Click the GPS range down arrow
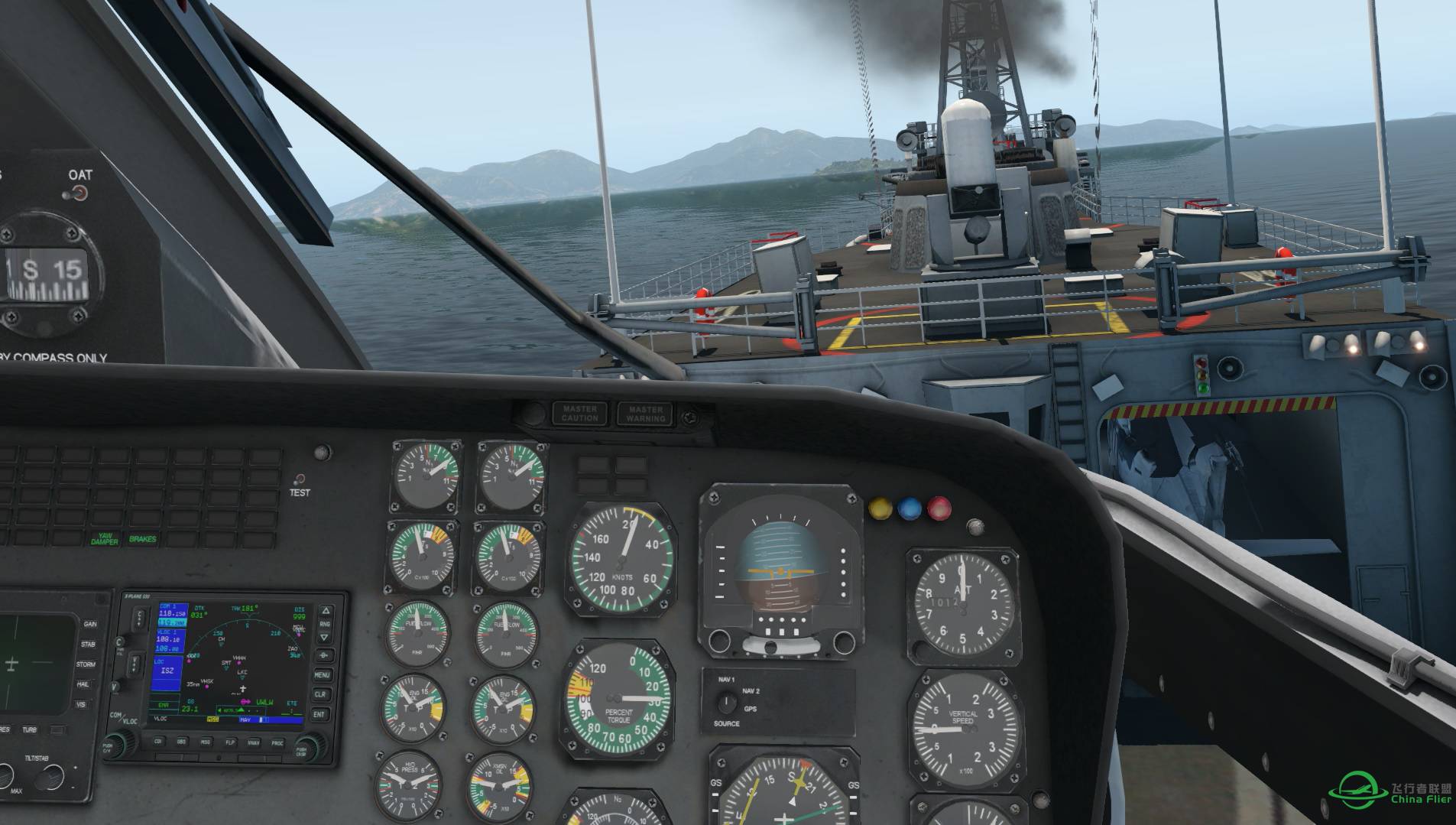This screenshot has height=825, width=1456. tap(324, 636)
